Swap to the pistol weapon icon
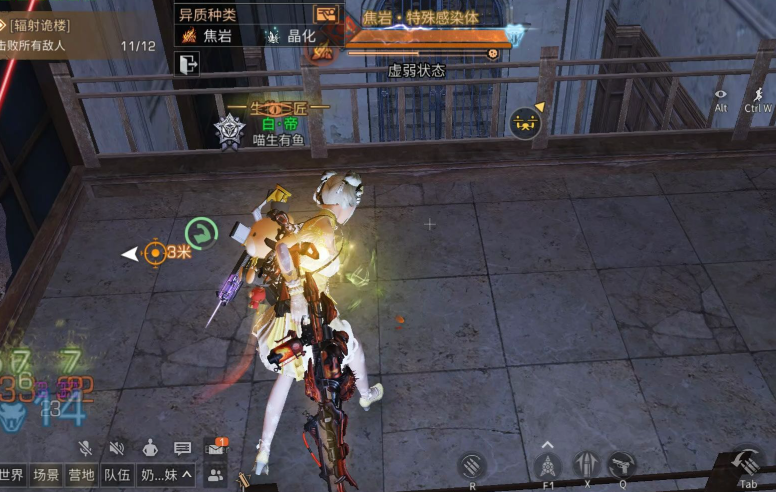The width and height of the screenshot is (776, 492). [x=622, y=465]
